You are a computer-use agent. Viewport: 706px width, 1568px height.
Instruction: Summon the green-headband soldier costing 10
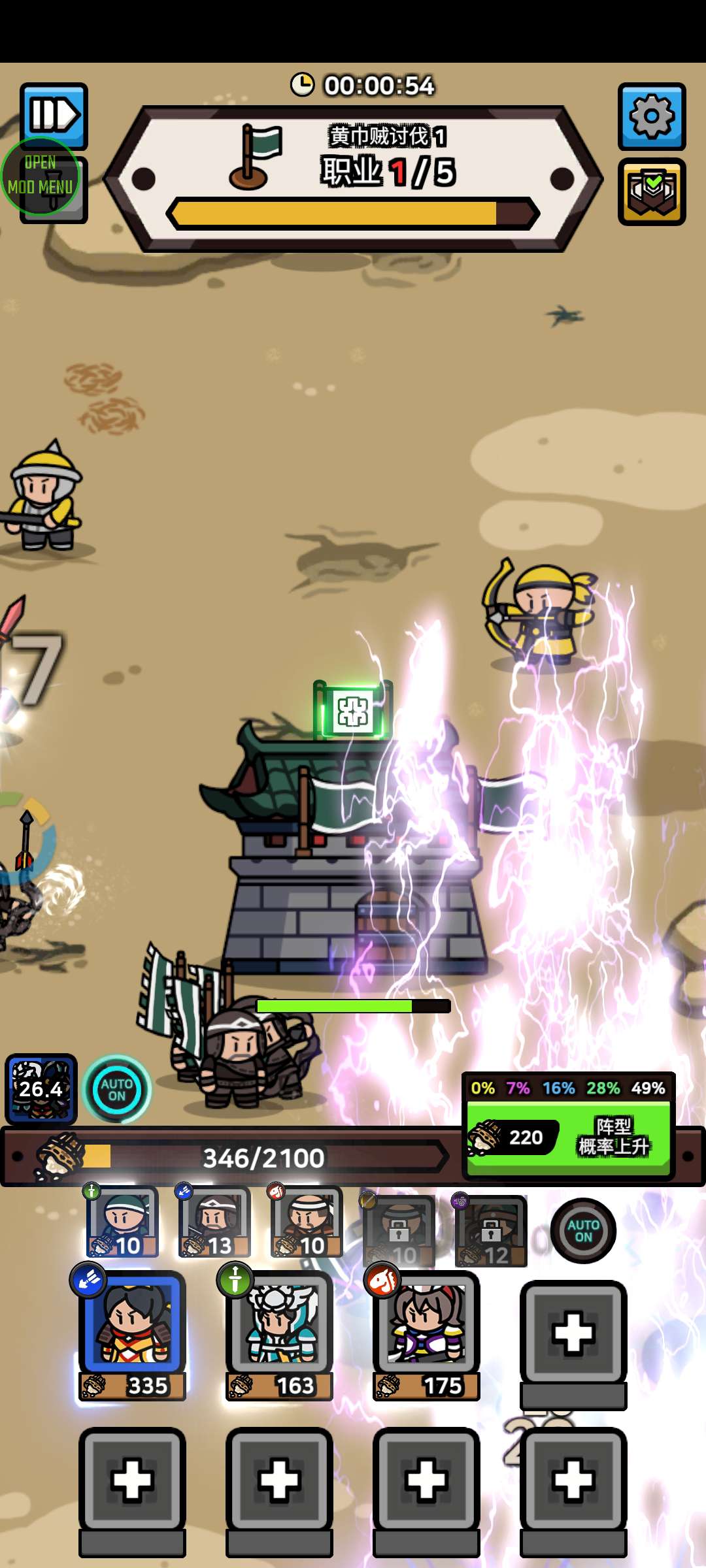(x=122, y=1222)
